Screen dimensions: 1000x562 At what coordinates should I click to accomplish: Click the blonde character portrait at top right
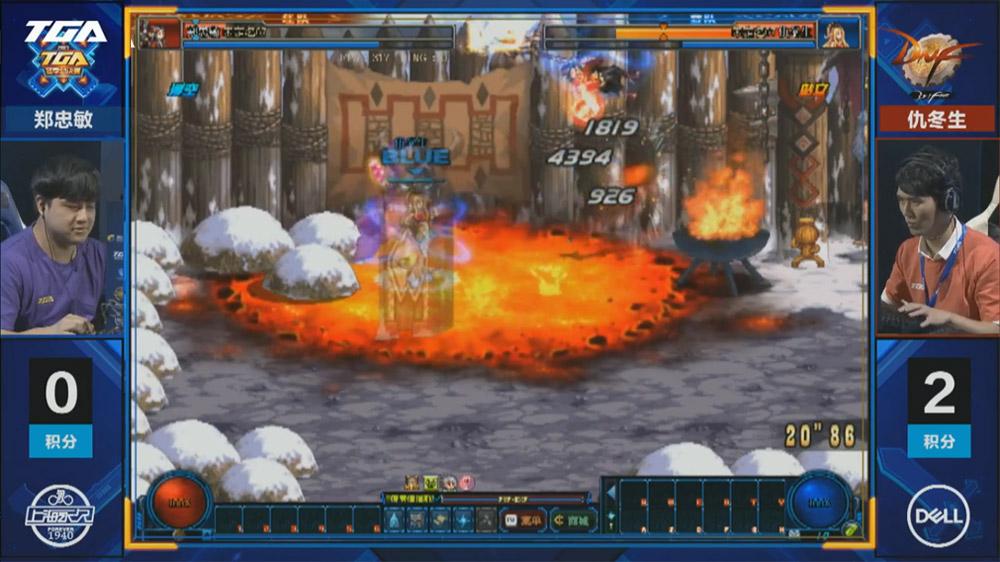(838, 34)
